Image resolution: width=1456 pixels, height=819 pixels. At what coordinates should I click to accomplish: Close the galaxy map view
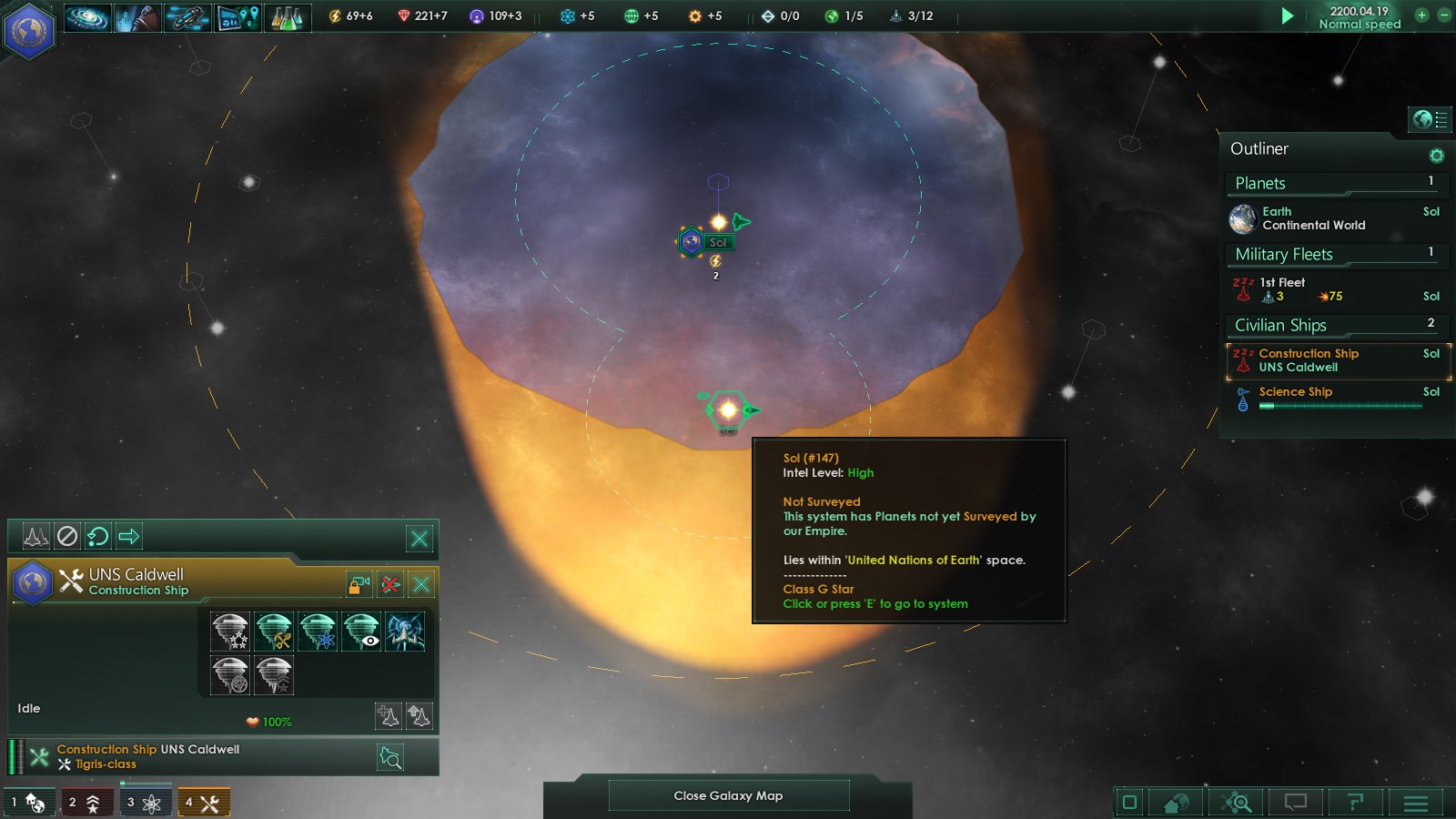coord(728,795)
